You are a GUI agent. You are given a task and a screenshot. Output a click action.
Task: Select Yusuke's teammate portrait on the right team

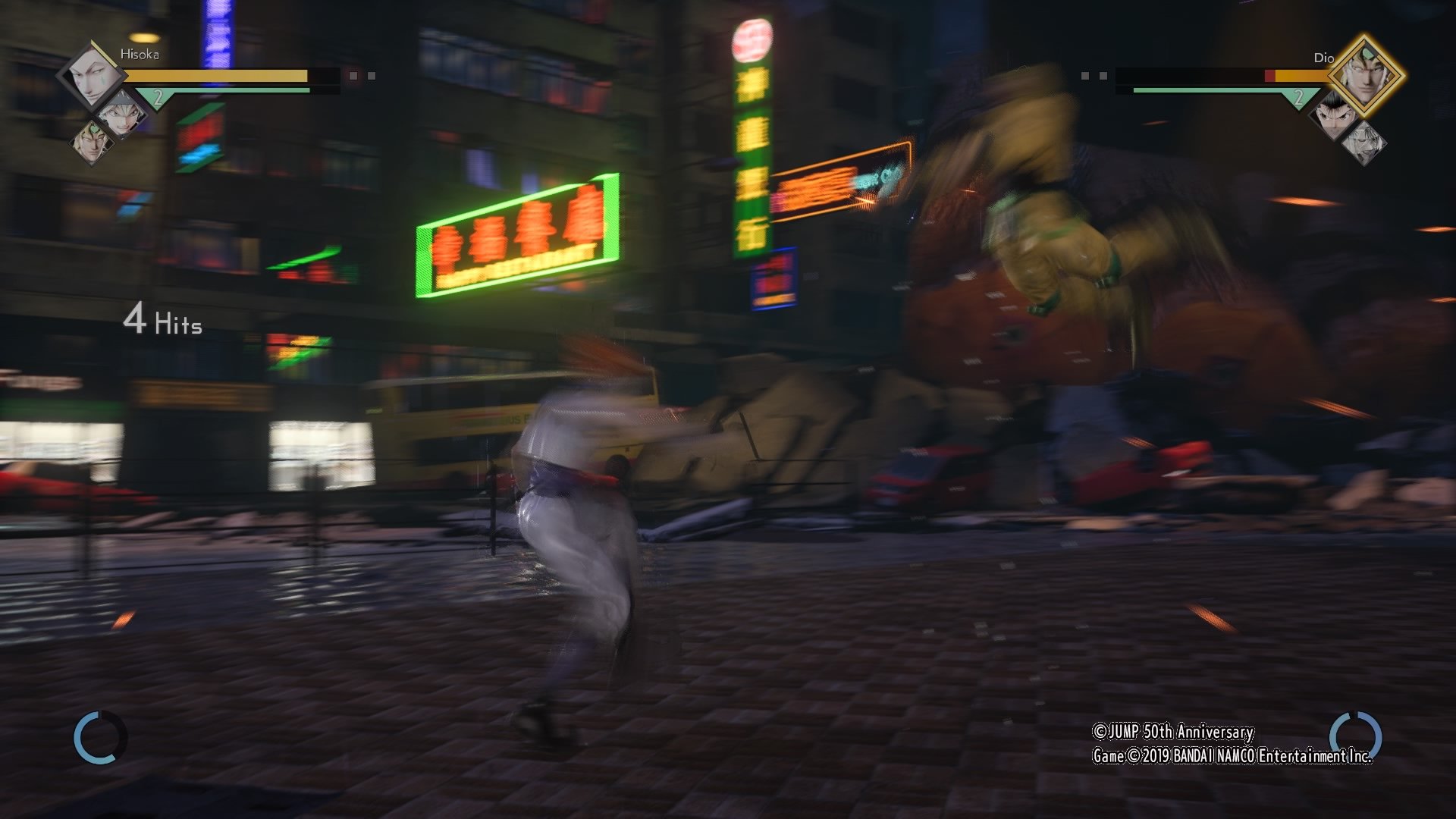pos(1333,114)
